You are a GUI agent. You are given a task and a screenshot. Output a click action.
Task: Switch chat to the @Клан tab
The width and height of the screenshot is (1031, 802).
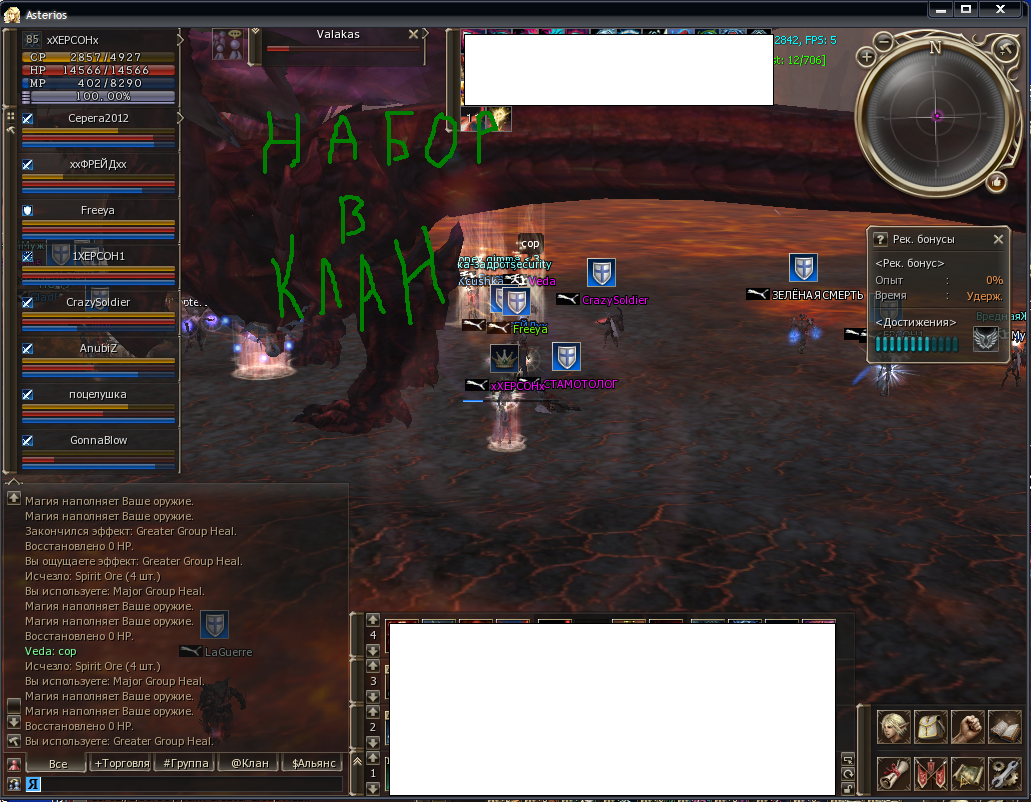point(249,763)
